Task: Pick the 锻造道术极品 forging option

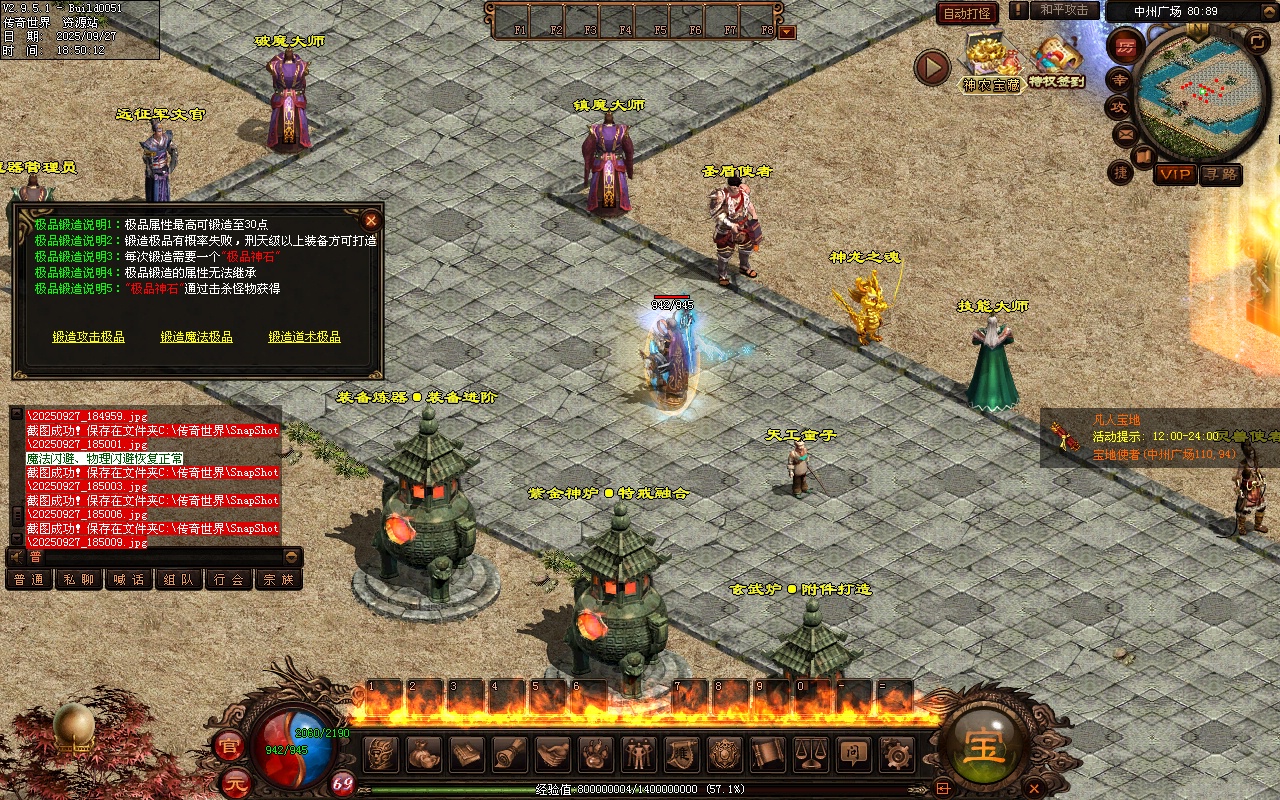Action: pos(304,337)
